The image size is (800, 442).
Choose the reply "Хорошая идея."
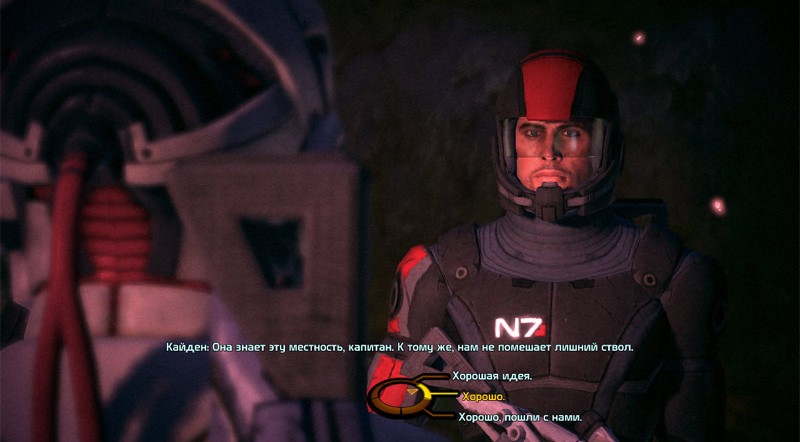(493, 376)
